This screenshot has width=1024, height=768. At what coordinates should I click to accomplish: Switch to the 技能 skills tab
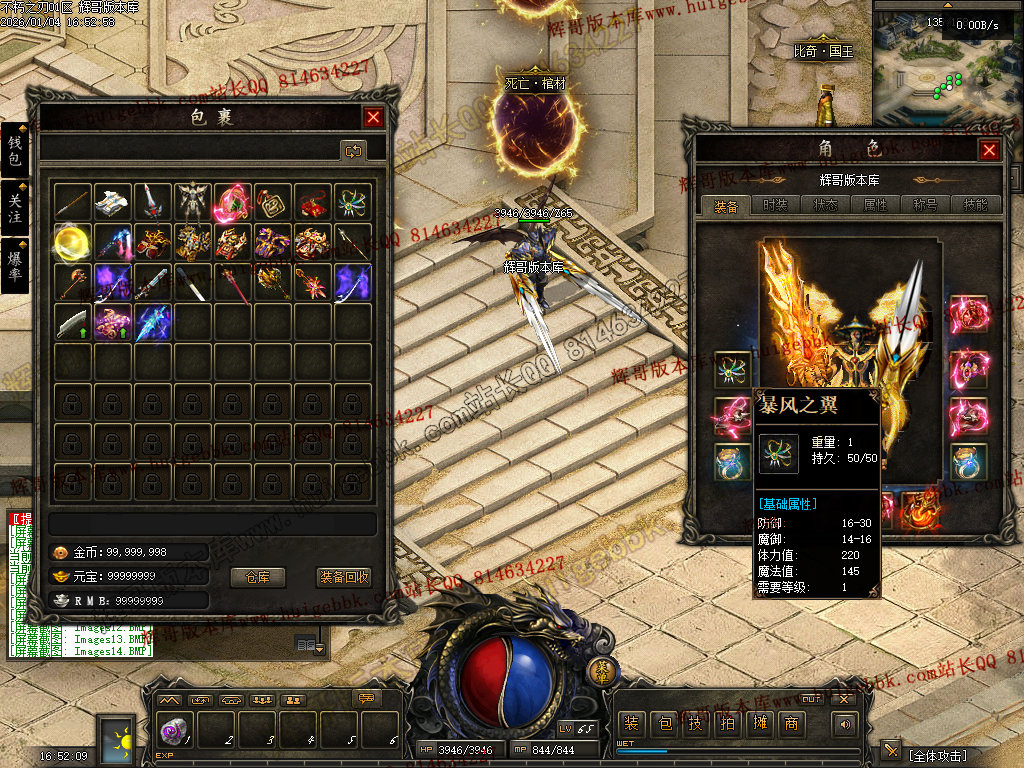[975, 205]
